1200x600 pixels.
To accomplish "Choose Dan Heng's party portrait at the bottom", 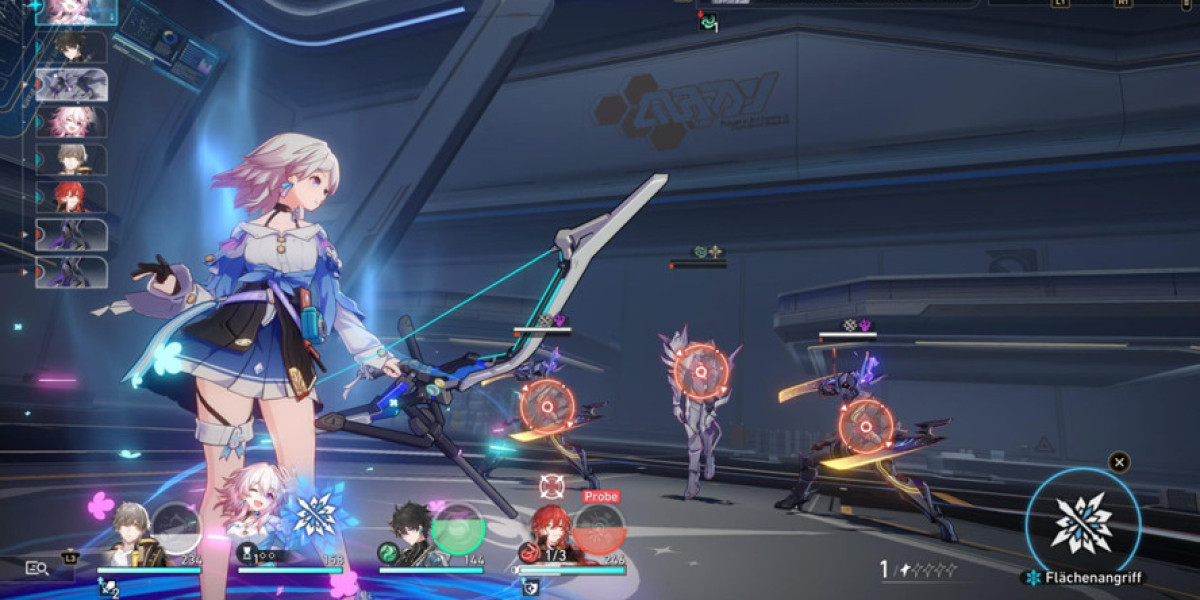I will pyautogui.click(x=412, y=540).
